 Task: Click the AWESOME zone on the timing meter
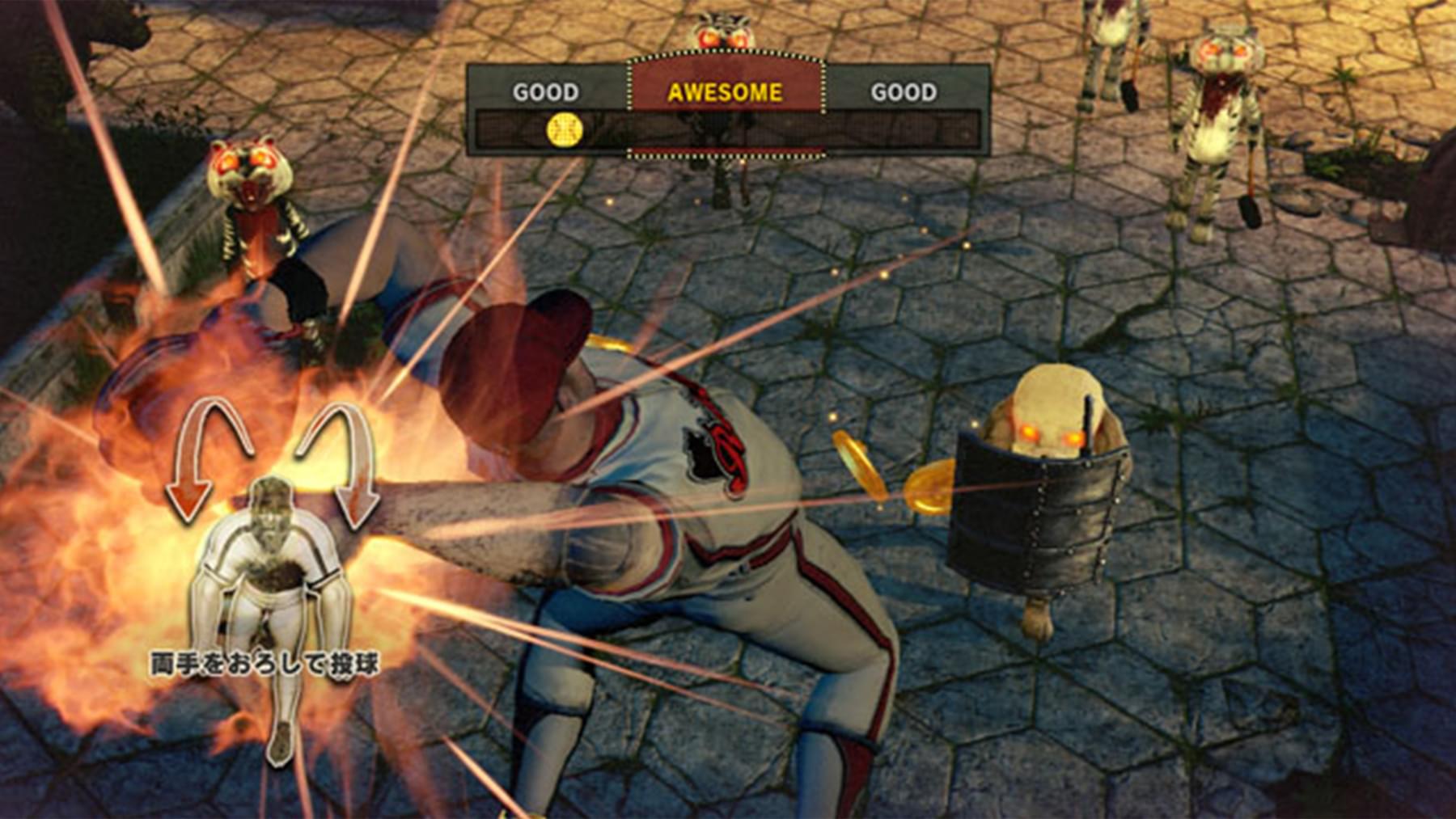(x=726, y=93)
